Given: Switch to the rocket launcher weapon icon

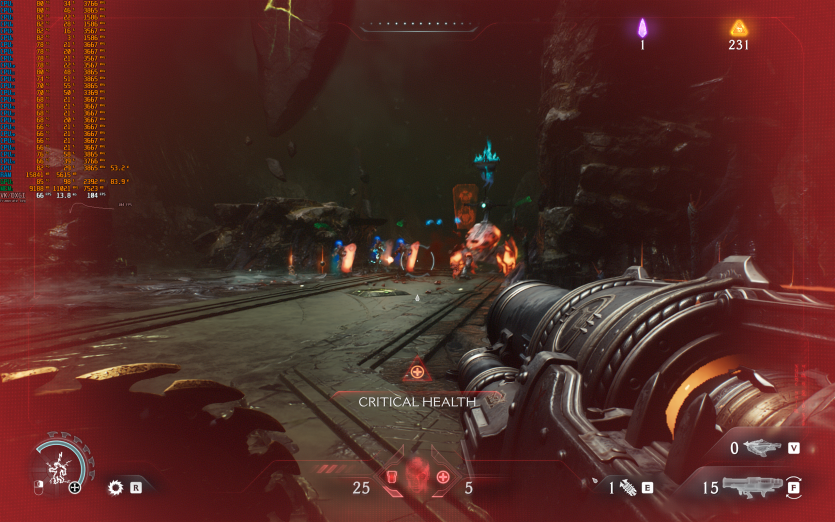Looking at the screenshot, I should 752,487.
